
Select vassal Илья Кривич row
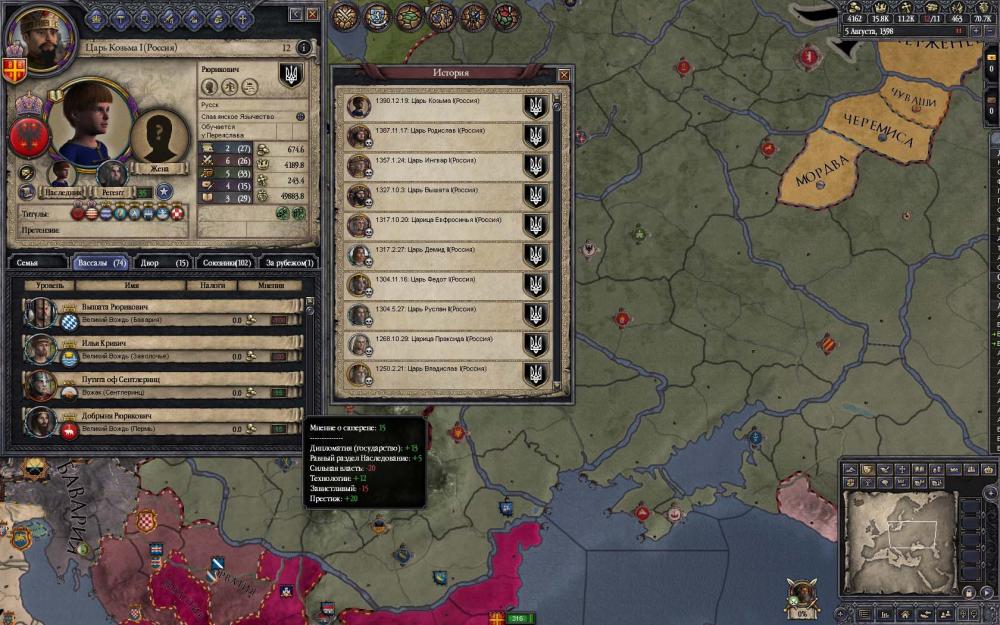pyautogui.click(x=160, y=349)
